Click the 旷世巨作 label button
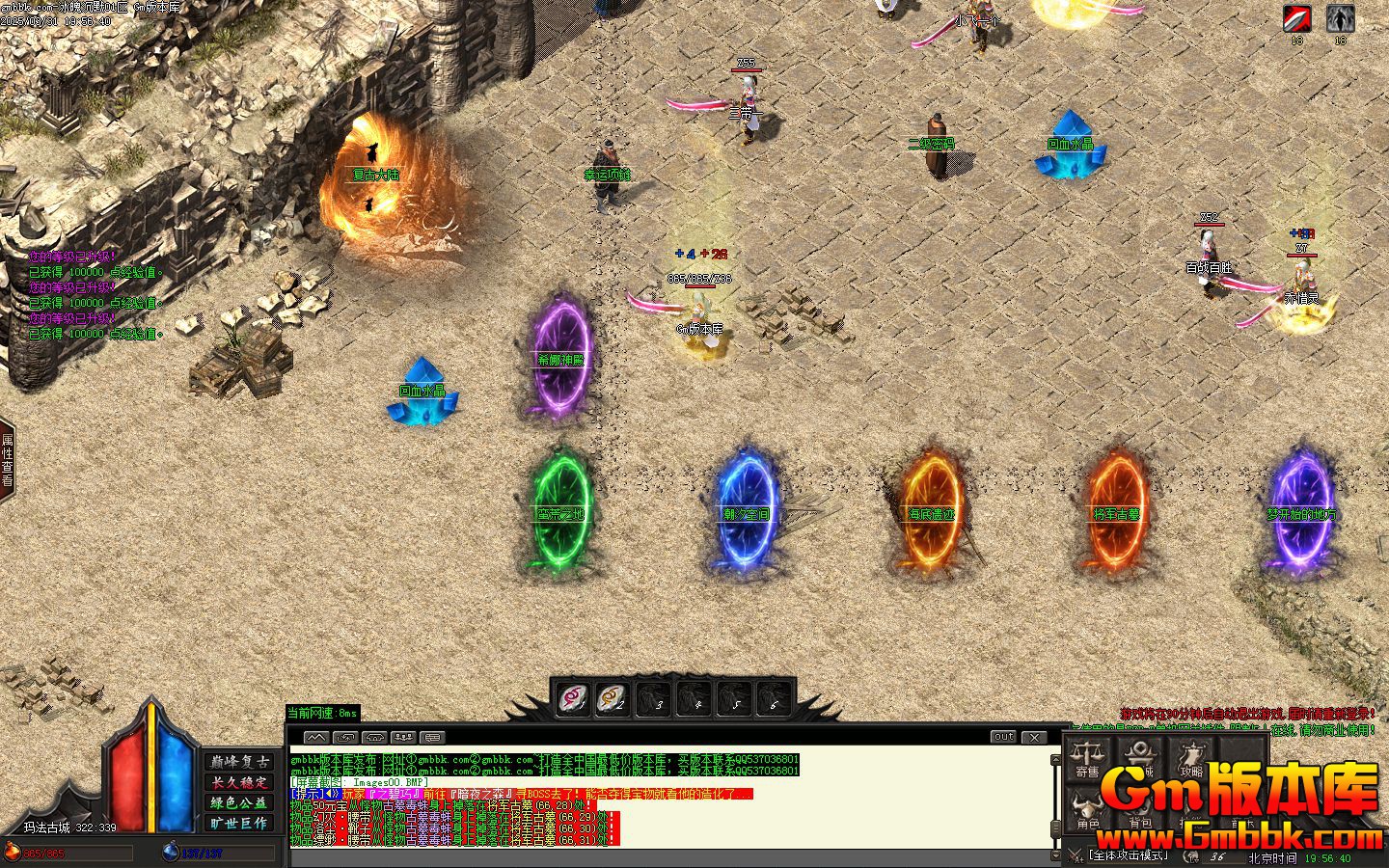The height and width of the screenshot is (868, 1389). point(240,823)
